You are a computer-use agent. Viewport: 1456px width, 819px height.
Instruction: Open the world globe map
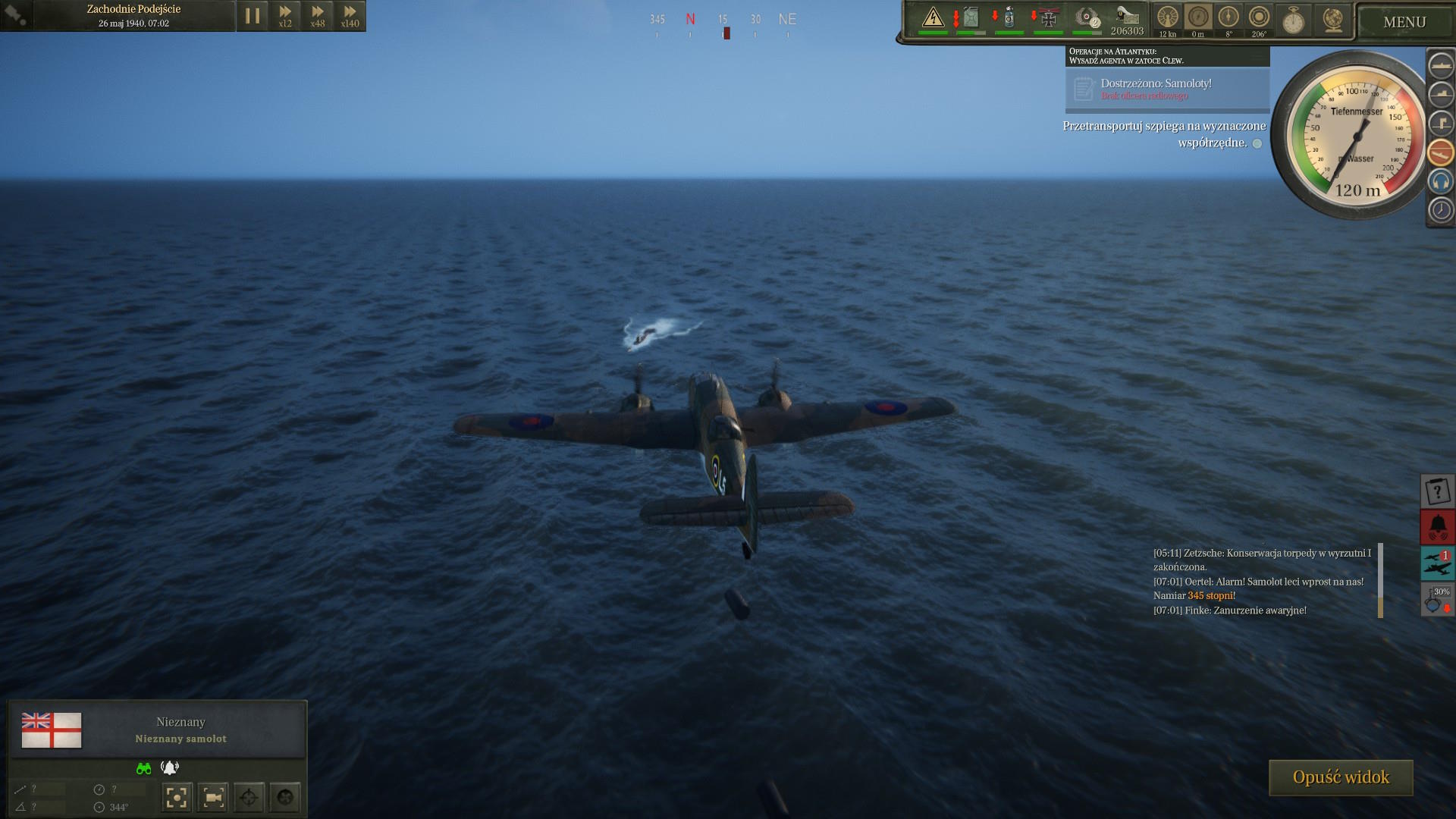tap(1332, 20)
